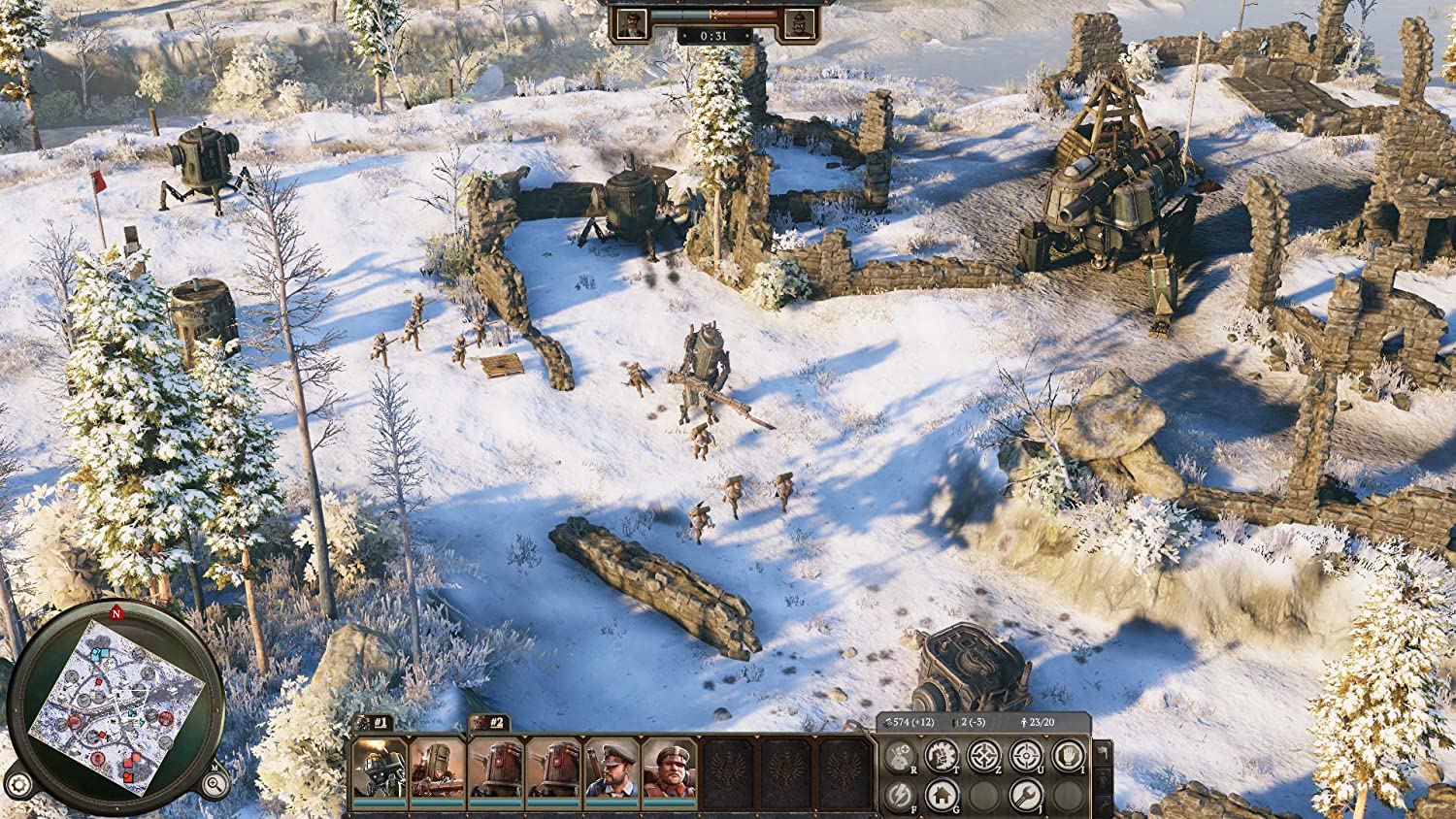Screen dimensions: 1456x819
Task: Select the attack-move command icon (Z)
Action: click(x=984, y=756)
